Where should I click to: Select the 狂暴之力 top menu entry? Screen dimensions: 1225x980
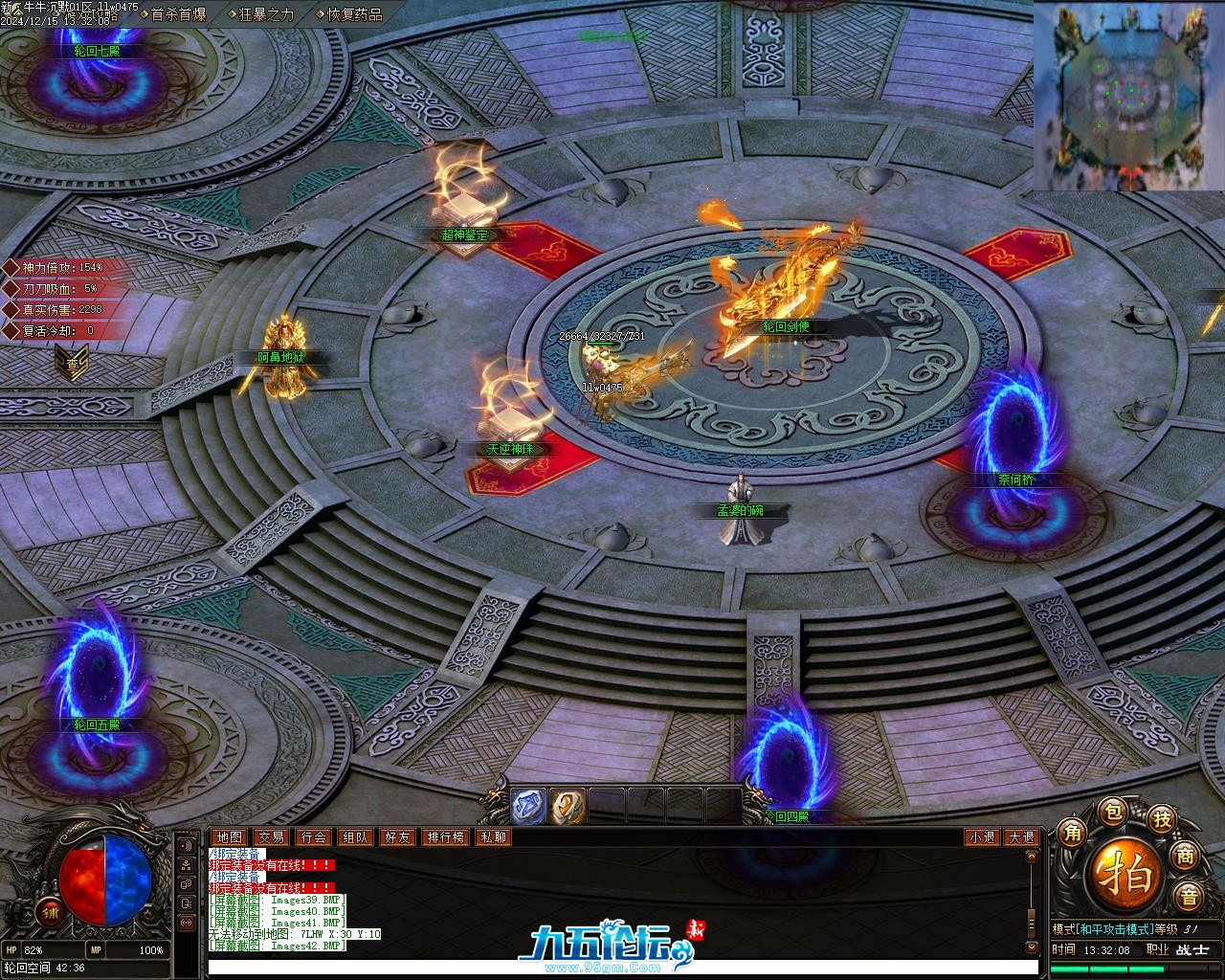pos(266,14)
